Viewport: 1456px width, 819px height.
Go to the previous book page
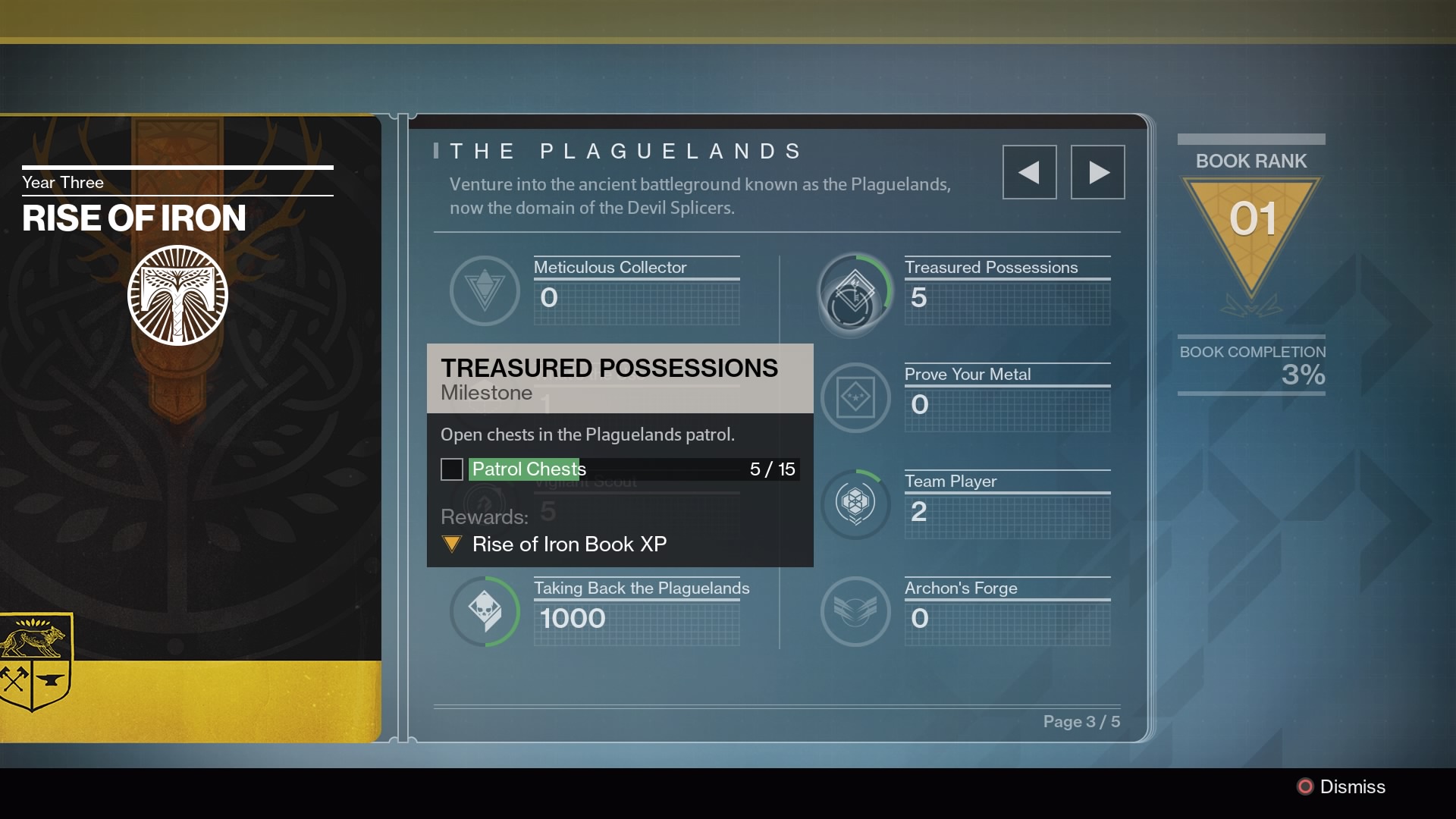point(1029,172)
